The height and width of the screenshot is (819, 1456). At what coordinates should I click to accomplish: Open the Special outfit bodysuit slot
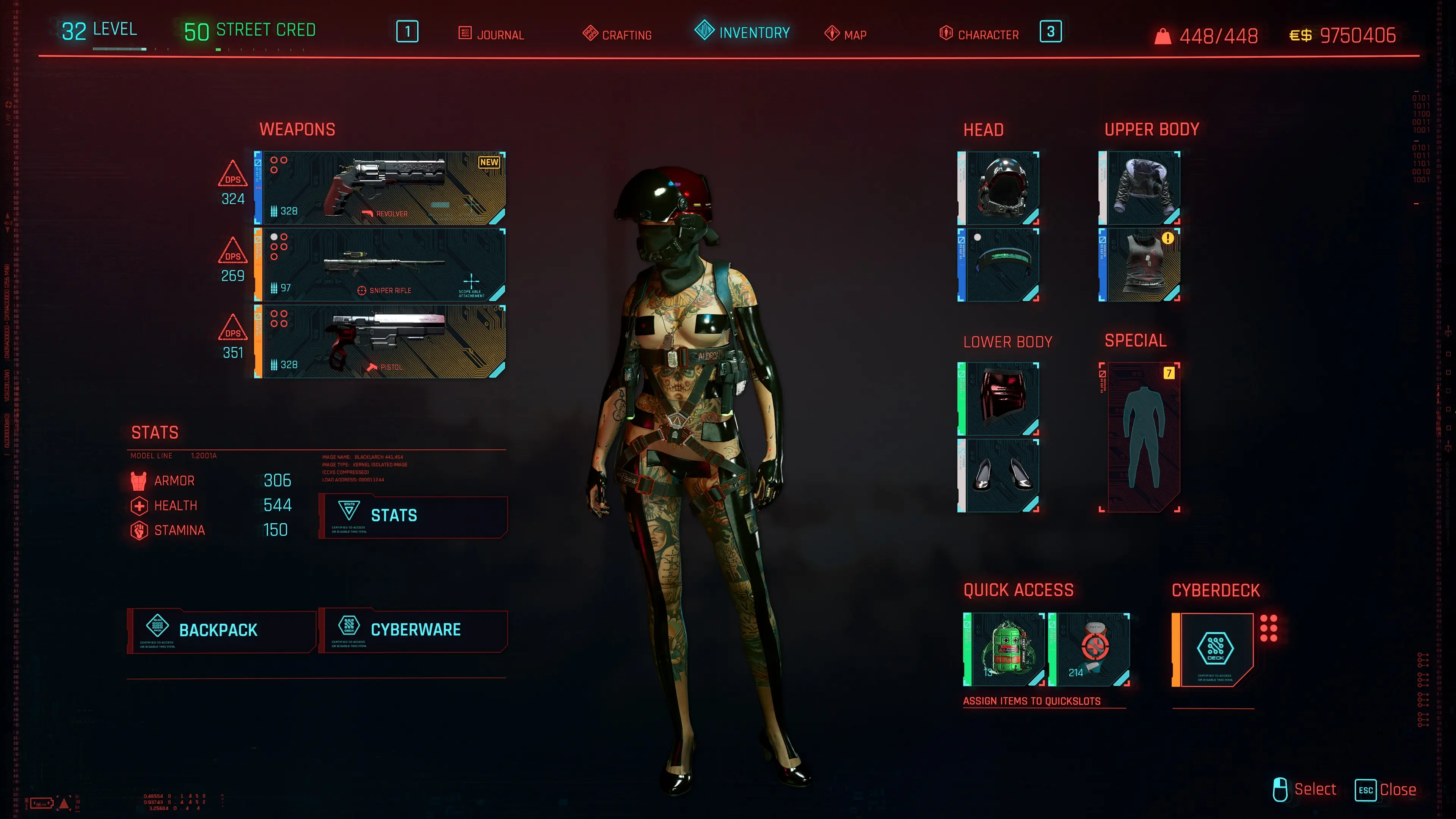1141,437
